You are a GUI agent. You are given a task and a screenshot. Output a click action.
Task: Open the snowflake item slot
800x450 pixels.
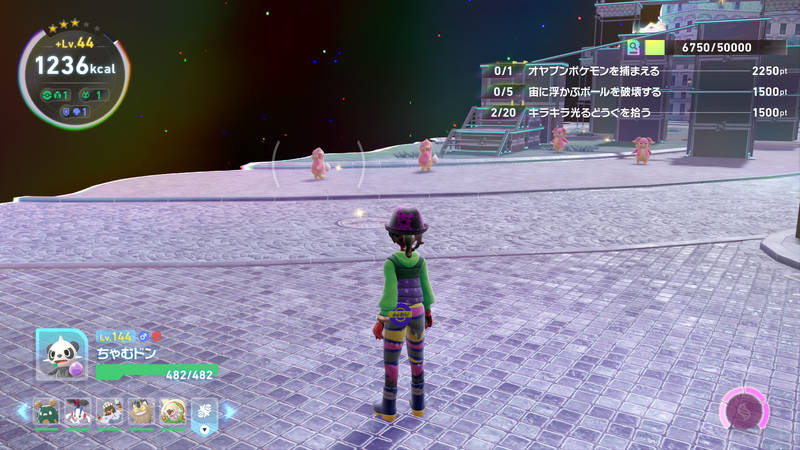coord(204,411)
